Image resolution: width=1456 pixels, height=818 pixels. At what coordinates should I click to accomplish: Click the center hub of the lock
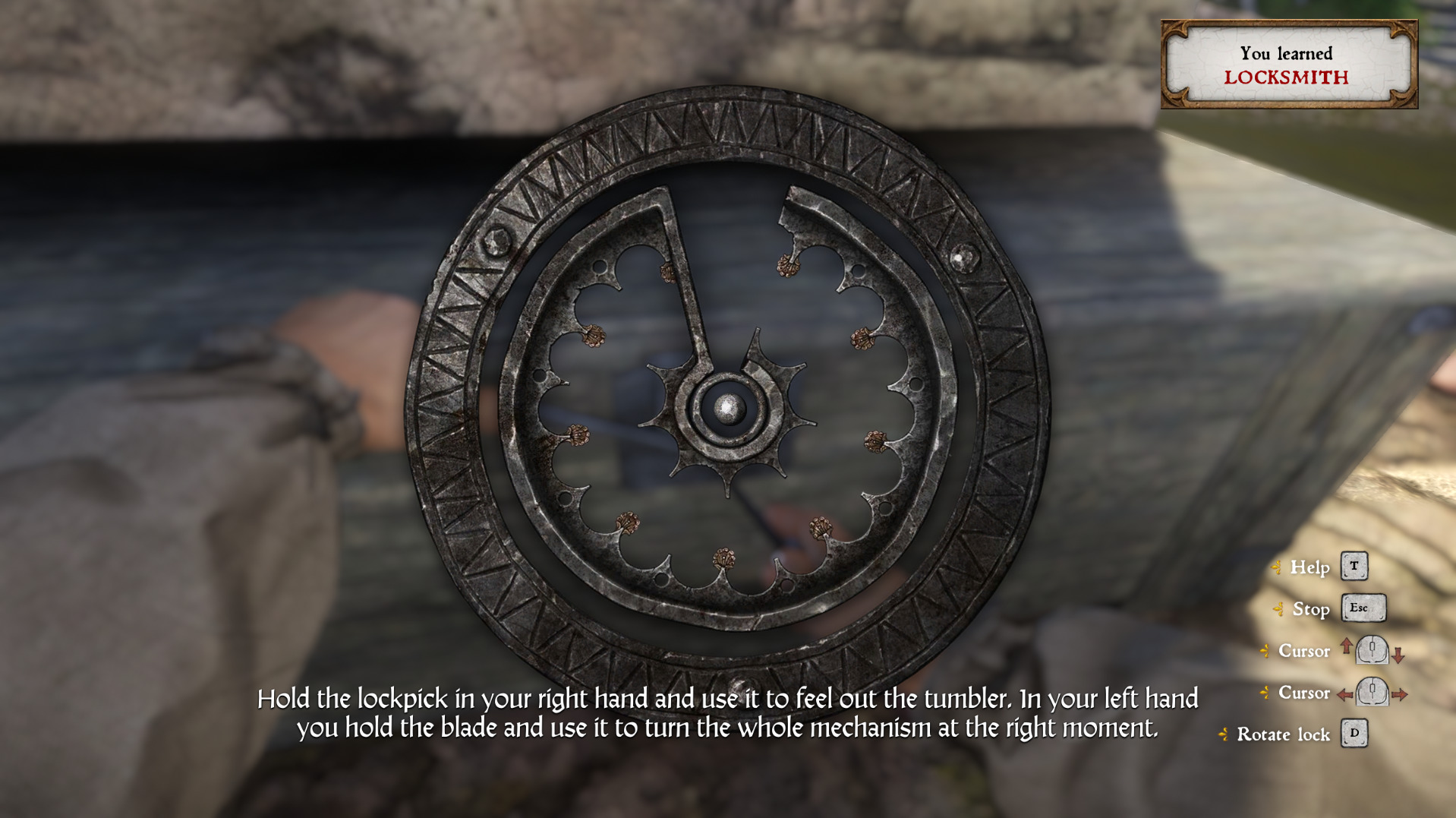coord(728,409)
